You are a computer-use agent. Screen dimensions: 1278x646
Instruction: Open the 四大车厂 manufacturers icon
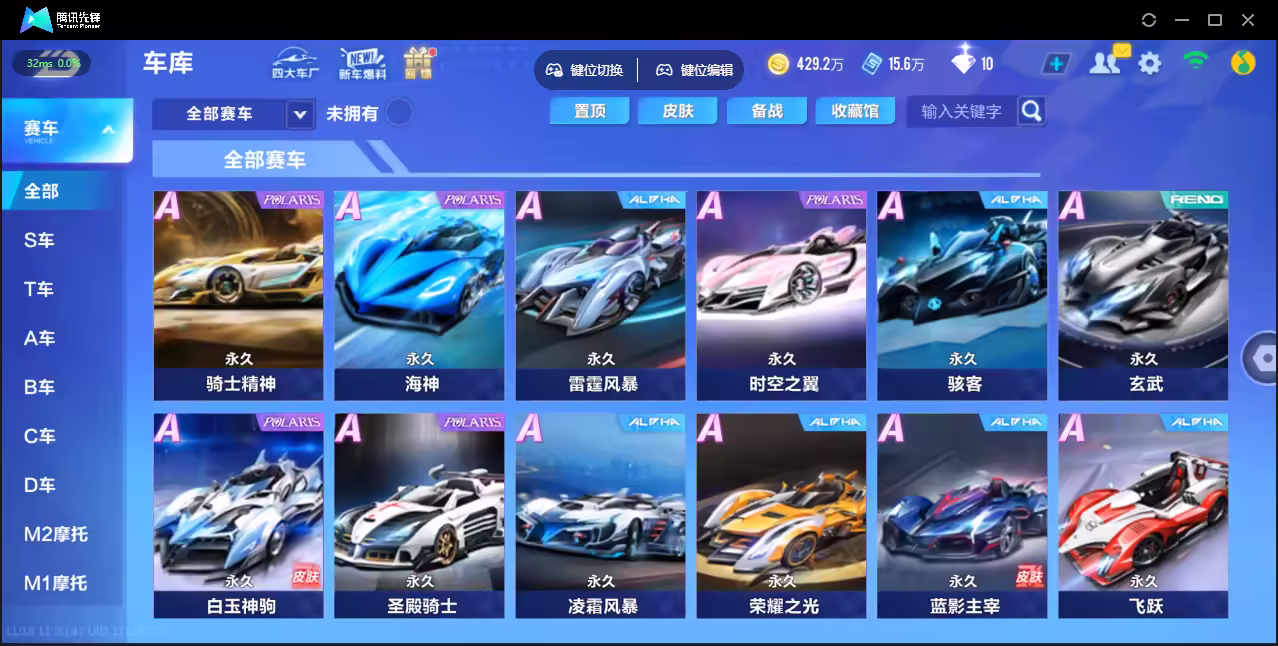tap(296, 63)
